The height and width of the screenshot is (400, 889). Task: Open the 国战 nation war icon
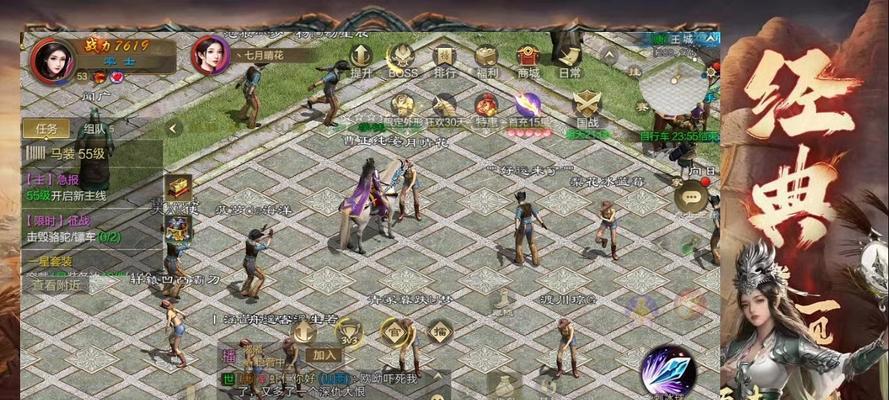pyautogui.click(x=588, y=105)
